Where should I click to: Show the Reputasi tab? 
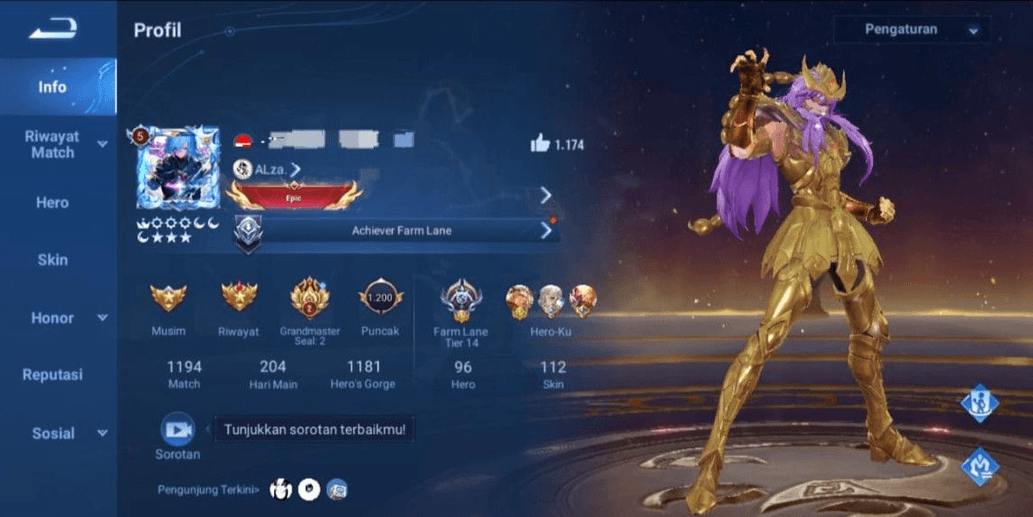click(x=53, y=375)
